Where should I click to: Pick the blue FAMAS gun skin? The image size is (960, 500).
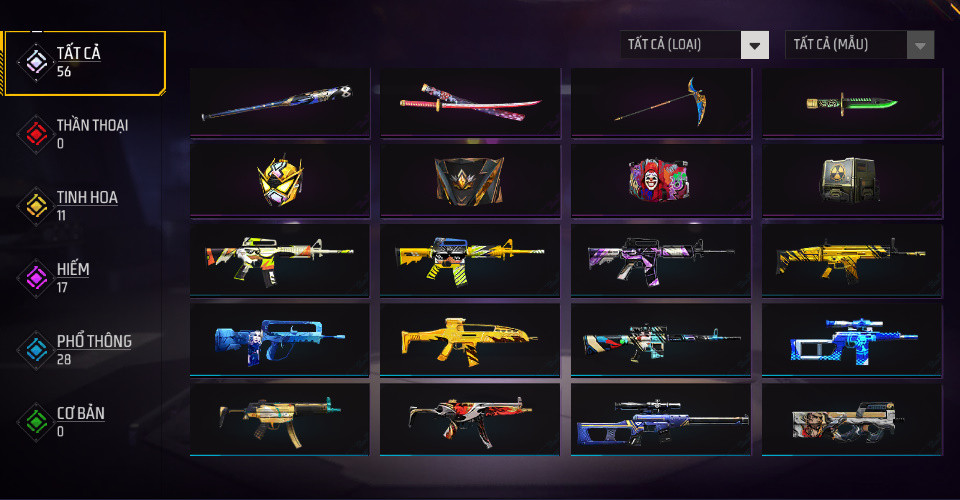(279, 339)
